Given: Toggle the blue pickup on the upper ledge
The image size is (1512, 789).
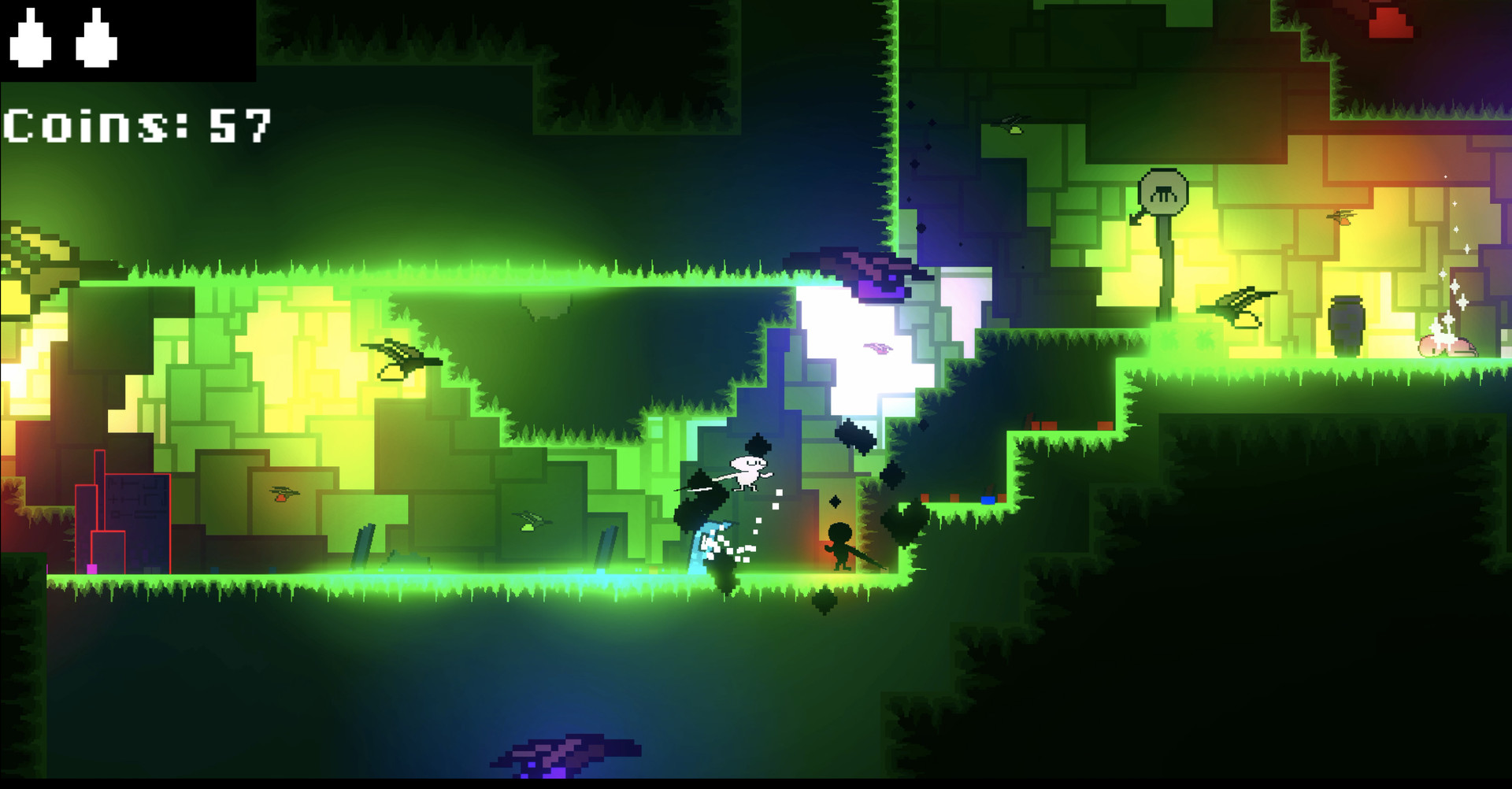Looking at the screenshot, I should [x=988, y=500].
